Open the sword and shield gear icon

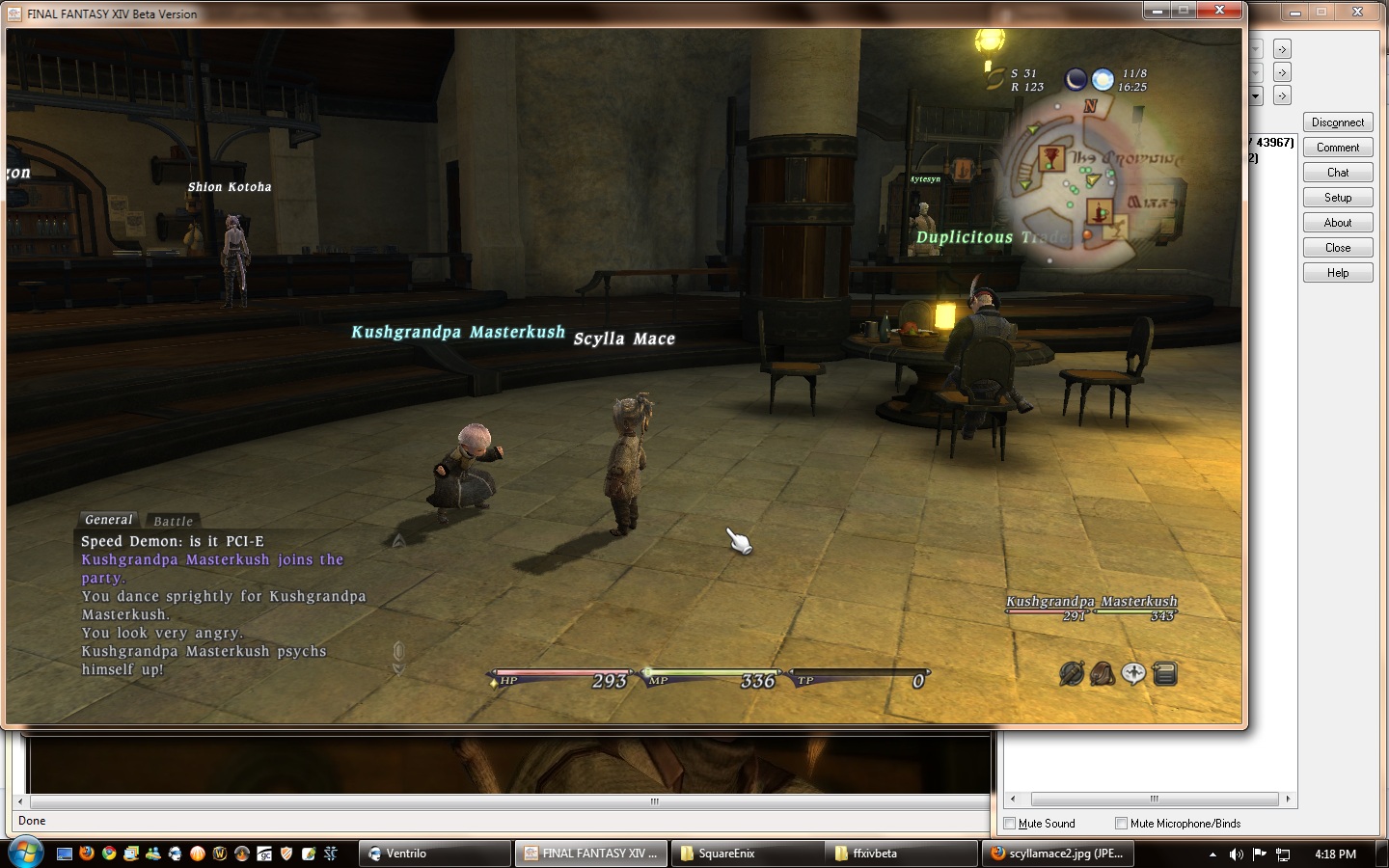click(x=1072, y=673)
